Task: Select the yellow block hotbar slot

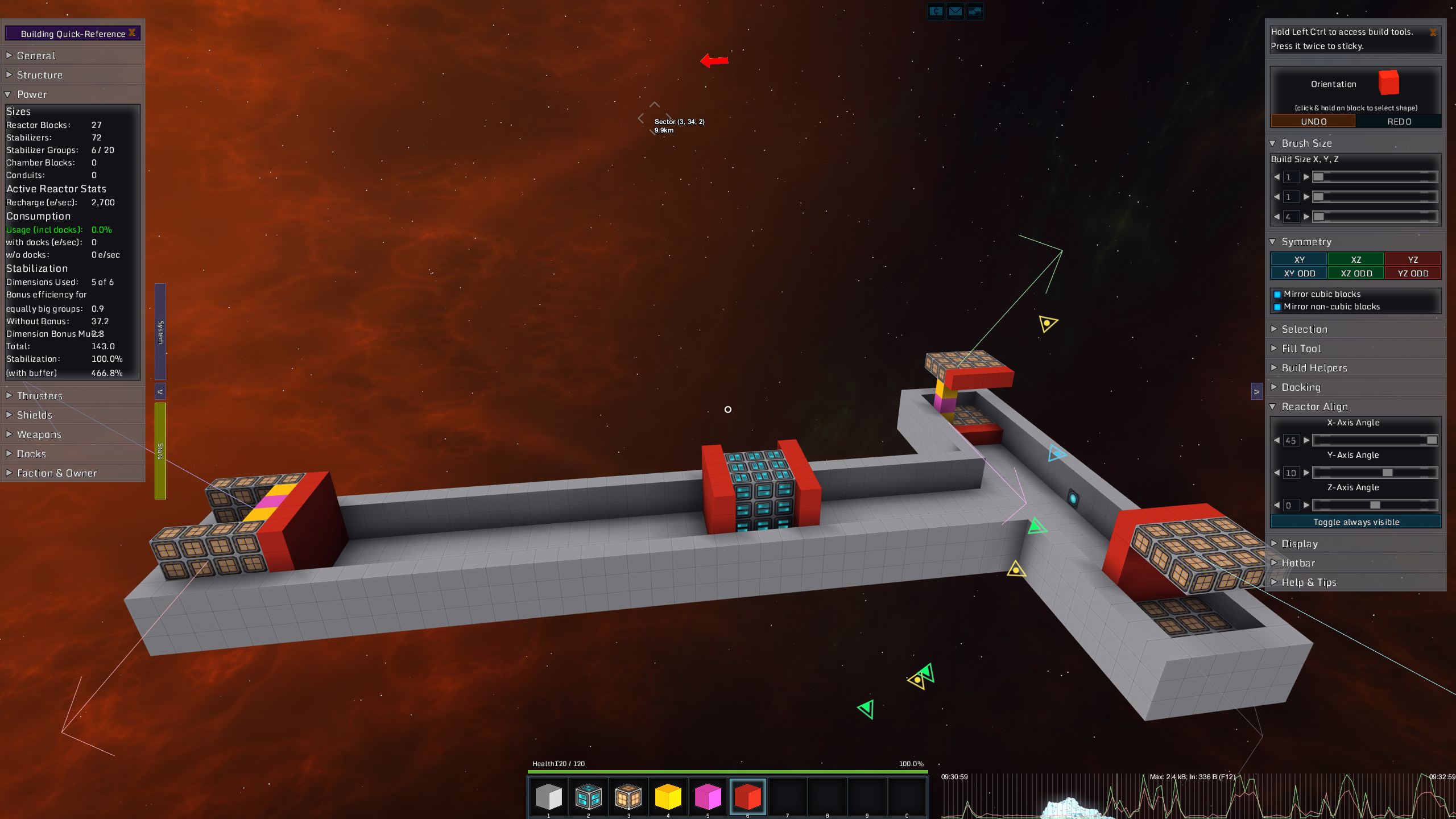Action: pos(668,797)
